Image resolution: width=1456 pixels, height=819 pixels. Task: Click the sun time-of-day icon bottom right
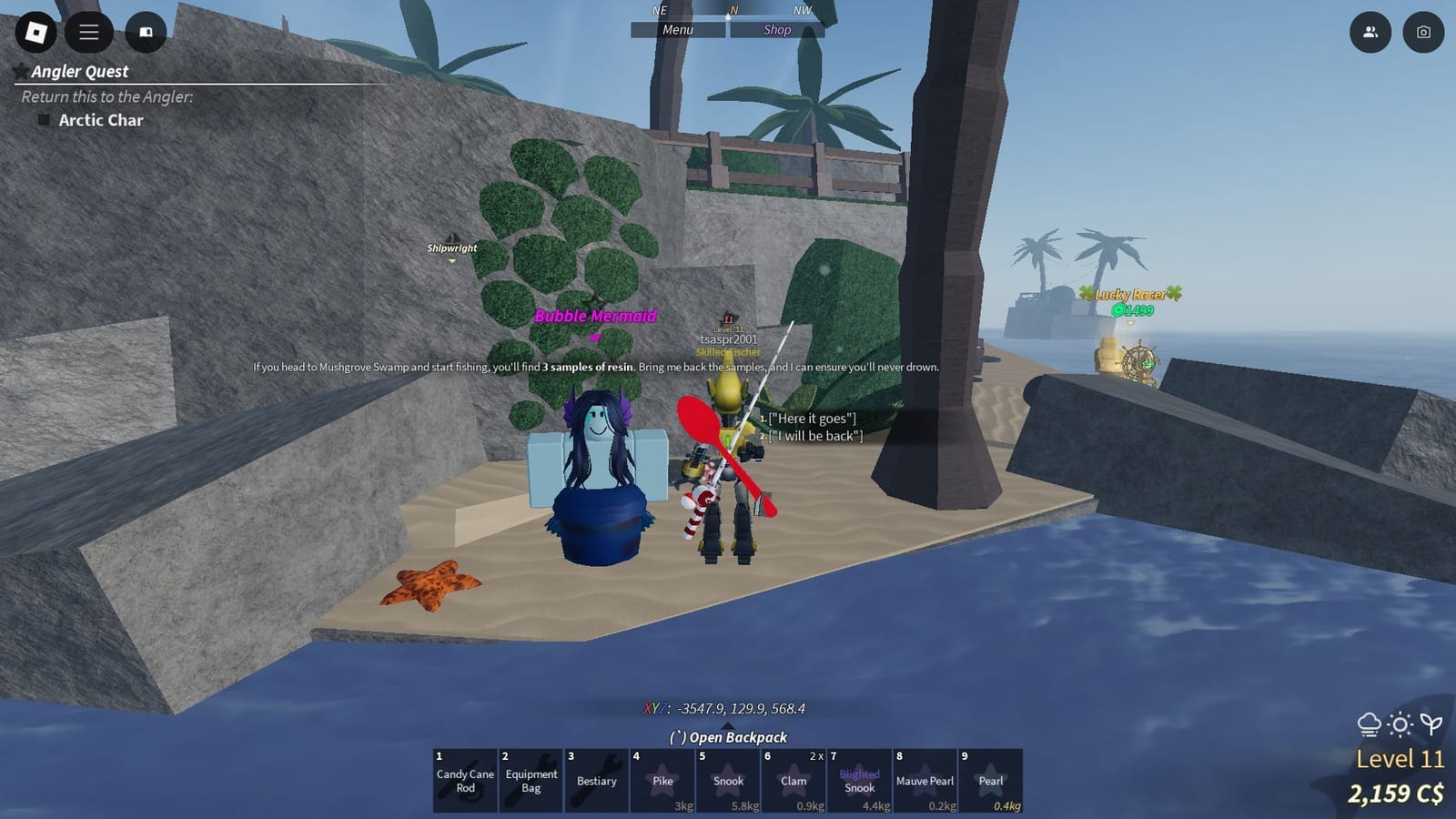coord(1399,723)
